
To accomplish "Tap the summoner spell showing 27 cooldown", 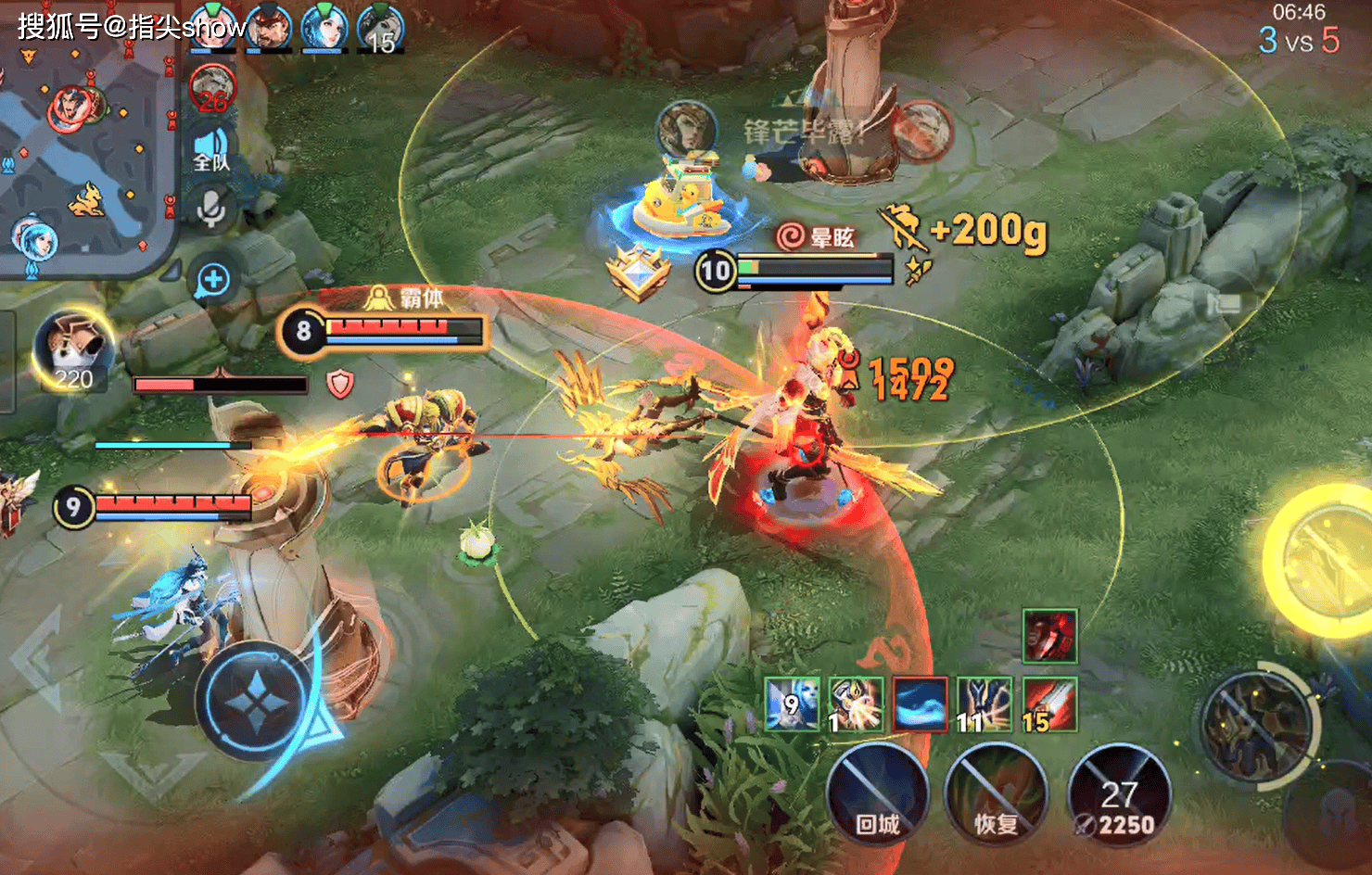I will [x=1119, y=795].
